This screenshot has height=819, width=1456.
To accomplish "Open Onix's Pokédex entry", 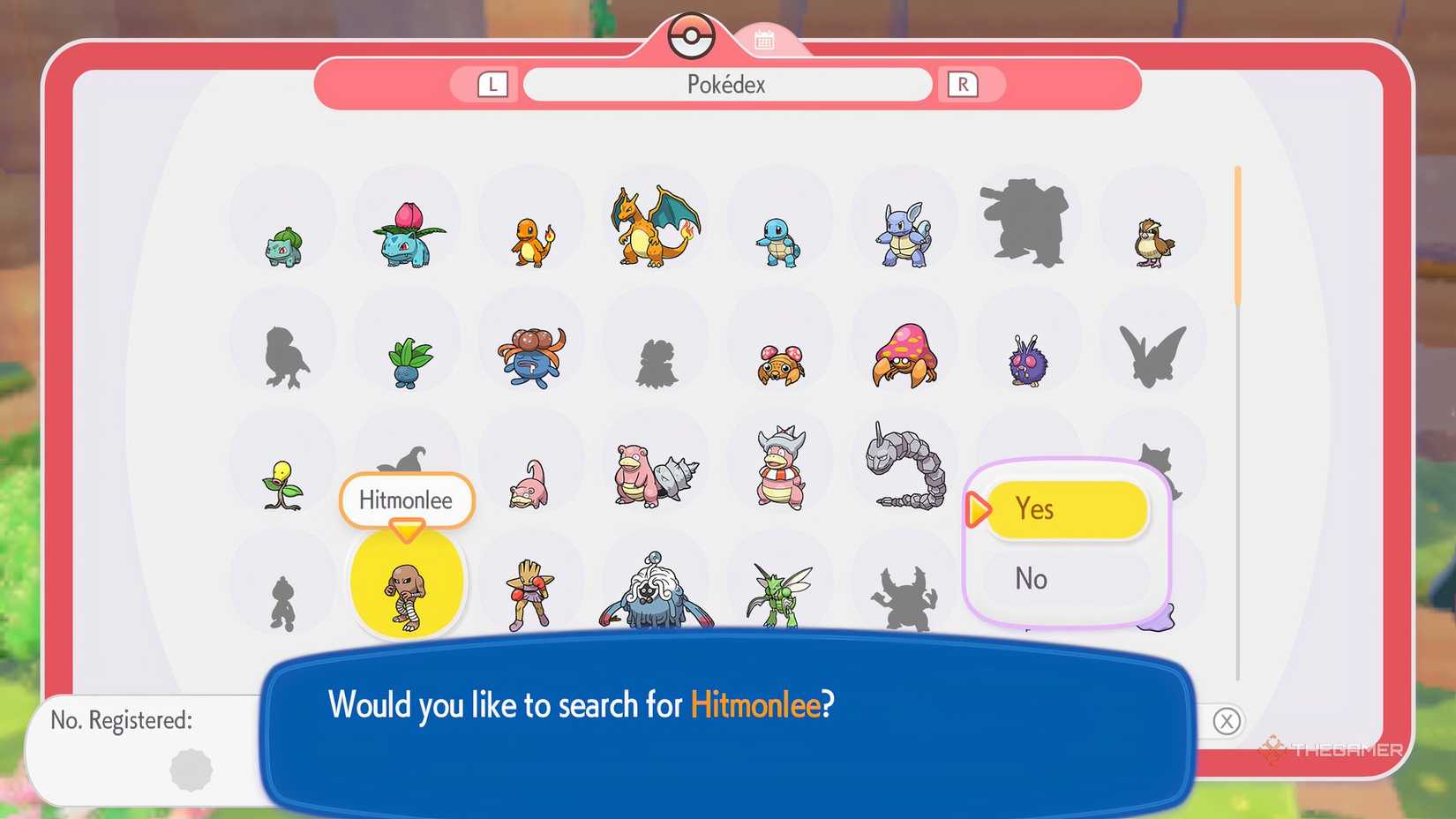I will pos(904,468).
